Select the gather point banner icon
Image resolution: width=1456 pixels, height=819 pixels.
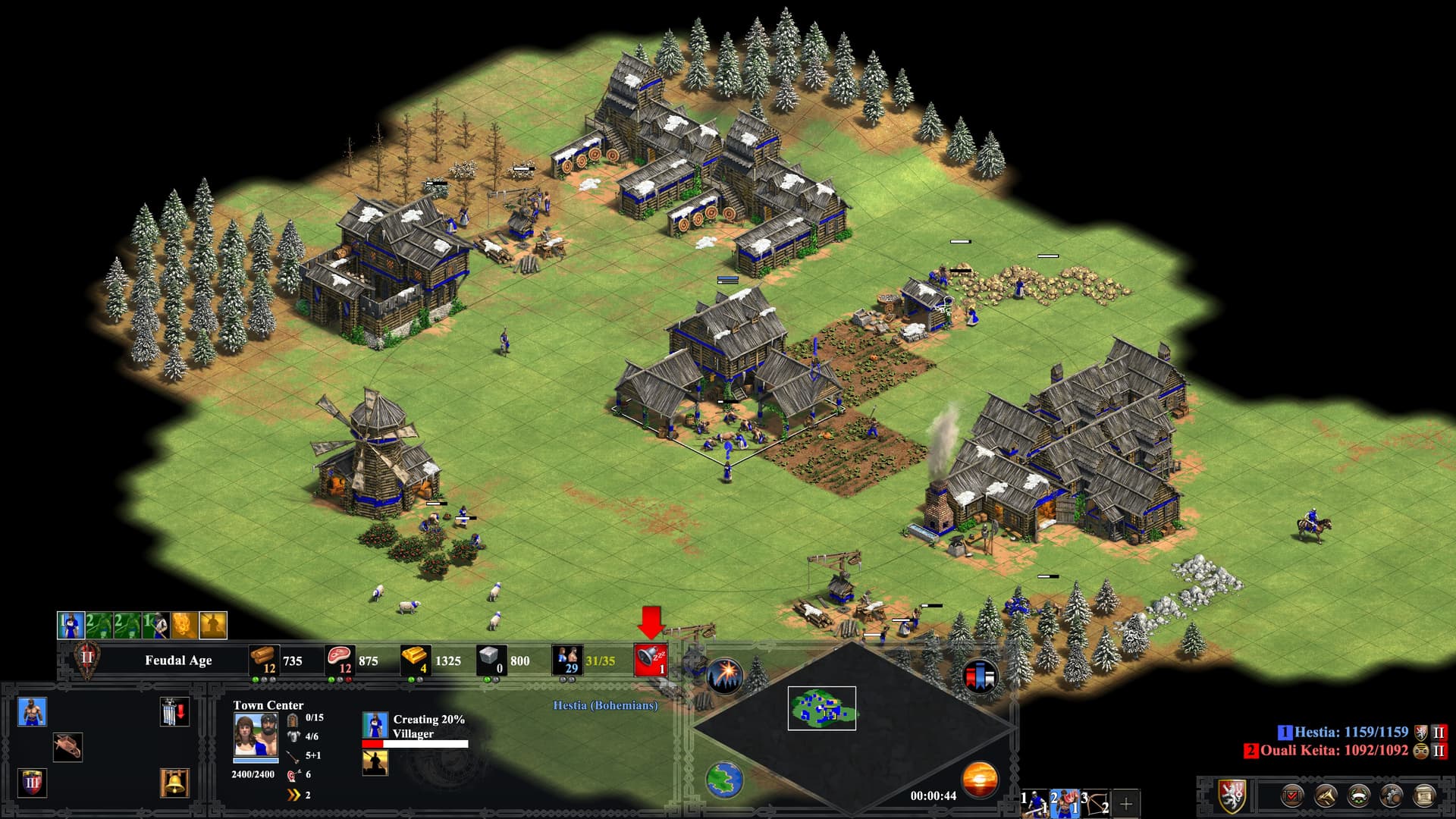[174, 712]
